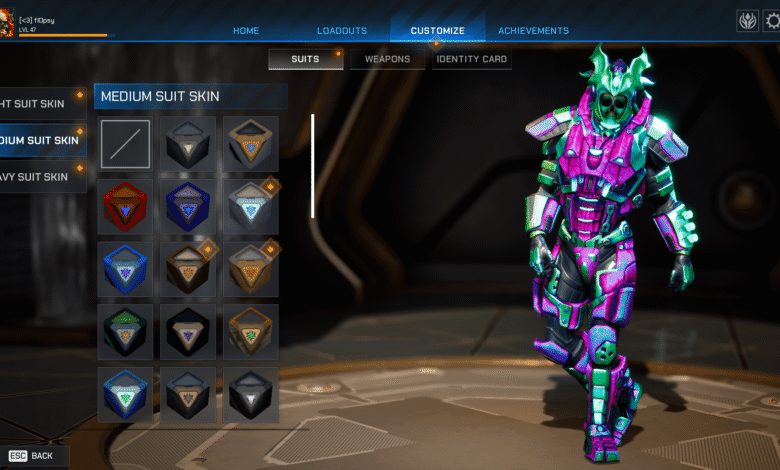The image size is (780, 470).
Task: Switch to the Loadouts tab
Action: pos(342,31)
